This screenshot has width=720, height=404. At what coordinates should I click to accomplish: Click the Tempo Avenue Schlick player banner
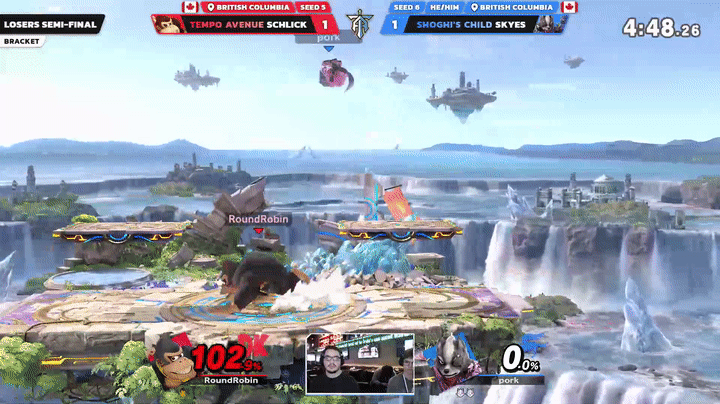coord(240,23)
